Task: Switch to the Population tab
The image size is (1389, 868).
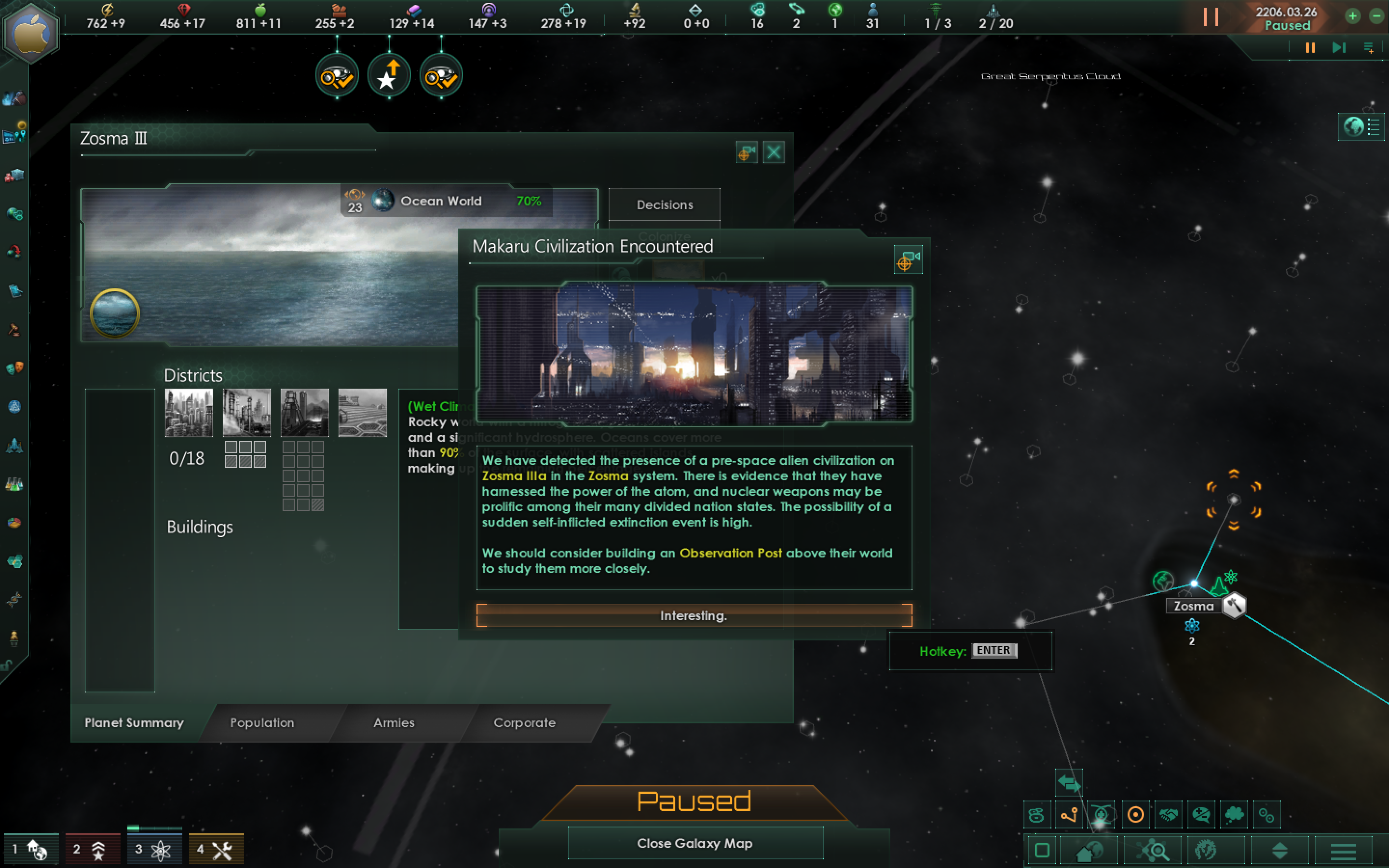Action: tap(262, 723)
